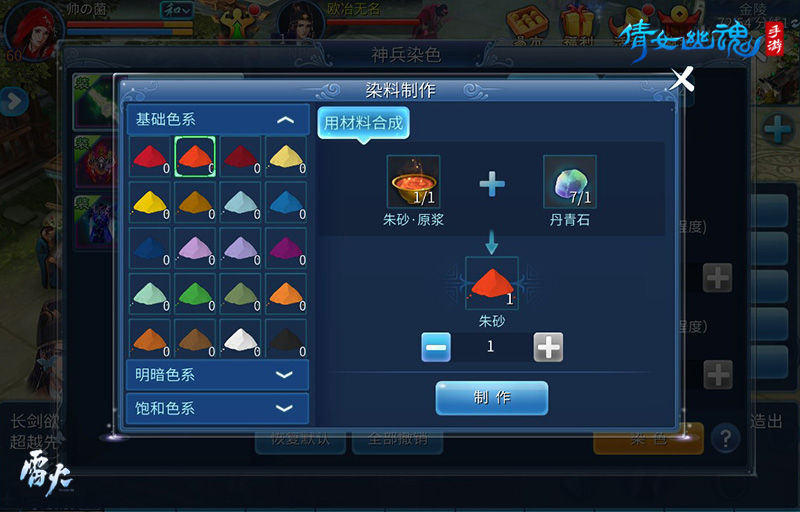
Task: Pick the magenta purple dye swatch
Action: click(286, 246)
